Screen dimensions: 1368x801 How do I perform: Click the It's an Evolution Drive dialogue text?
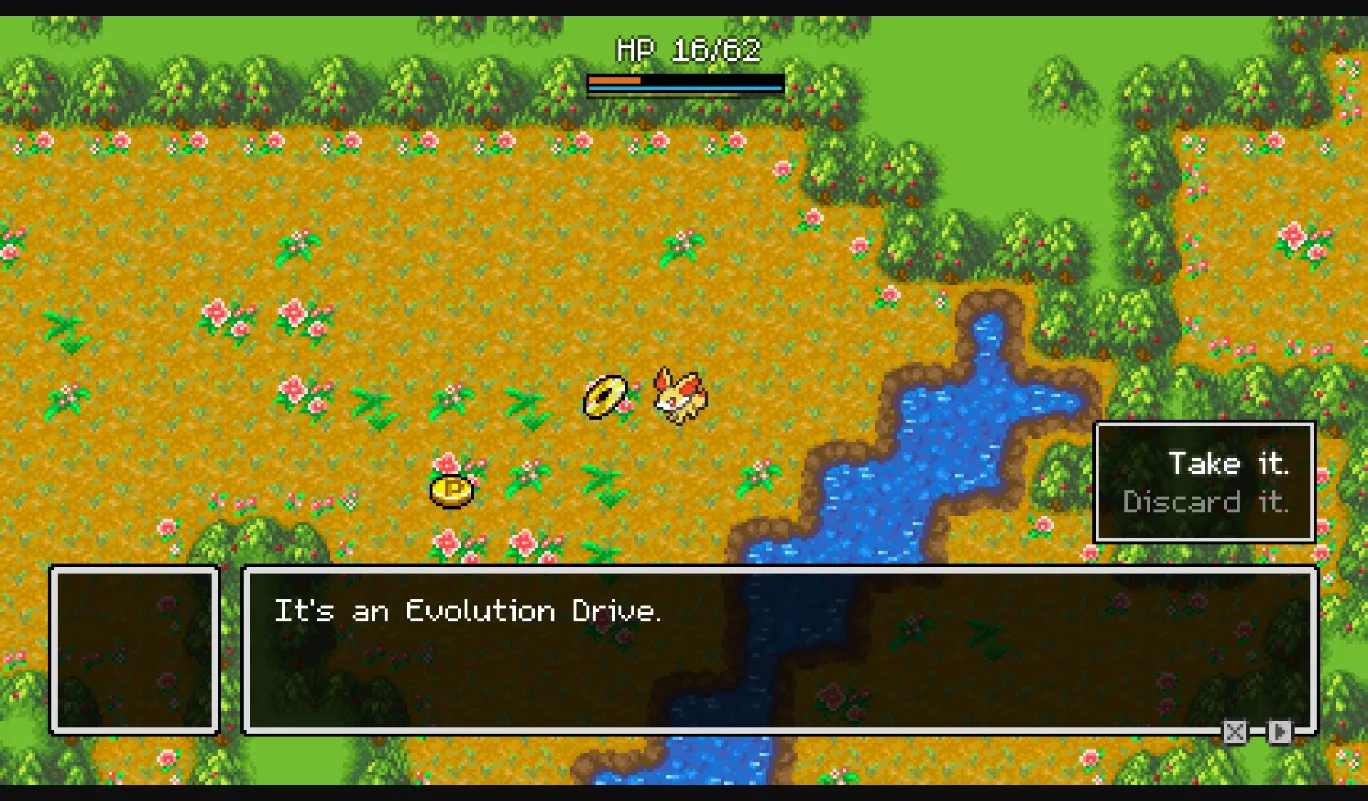[x=470, y=611]
